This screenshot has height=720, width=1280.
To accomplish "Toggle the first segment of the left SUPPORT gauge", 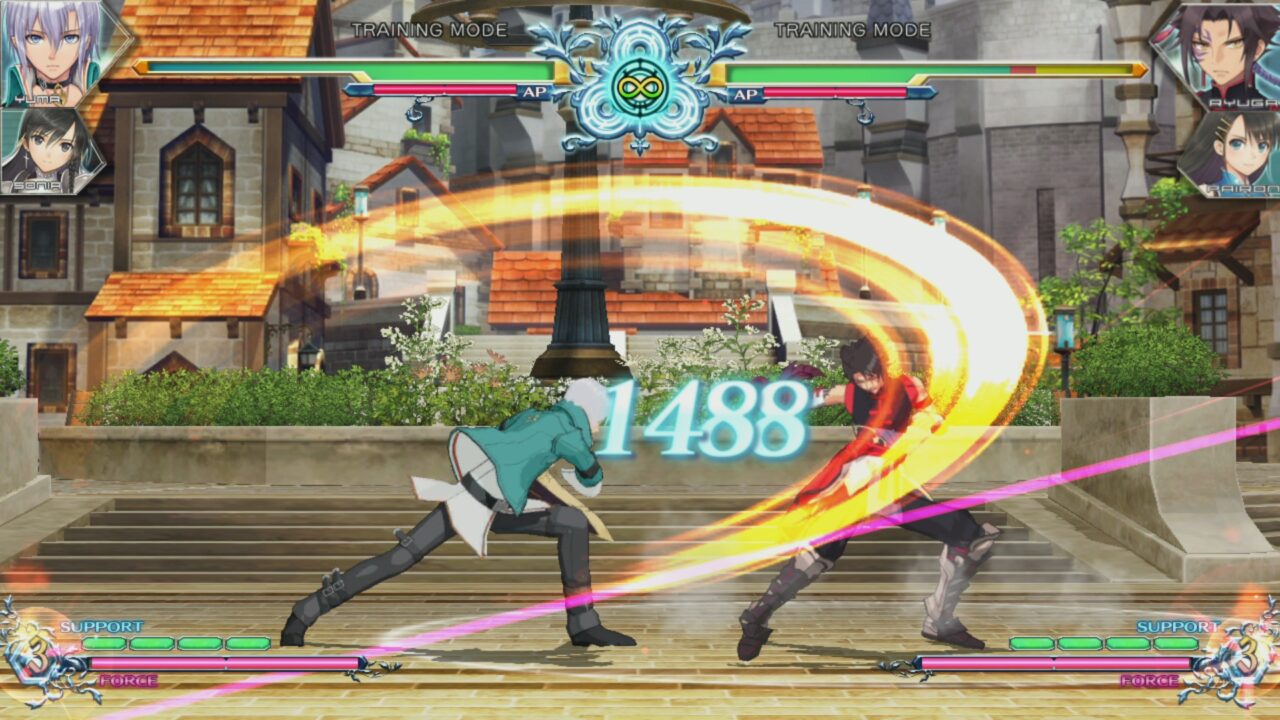I will pos(105,645).
